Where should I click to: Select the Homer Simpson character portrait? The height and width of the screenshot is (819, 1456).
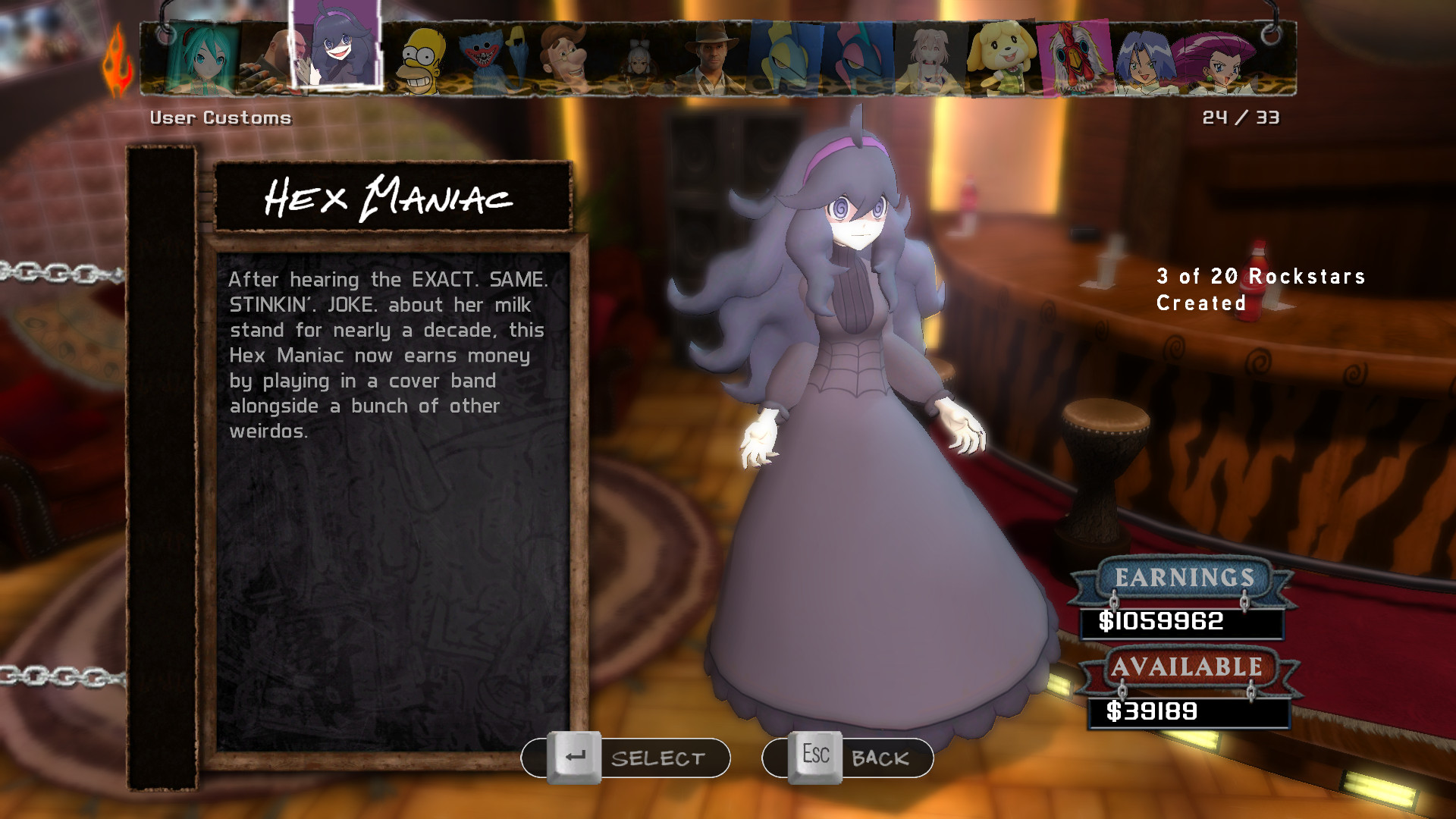(421, 59)
